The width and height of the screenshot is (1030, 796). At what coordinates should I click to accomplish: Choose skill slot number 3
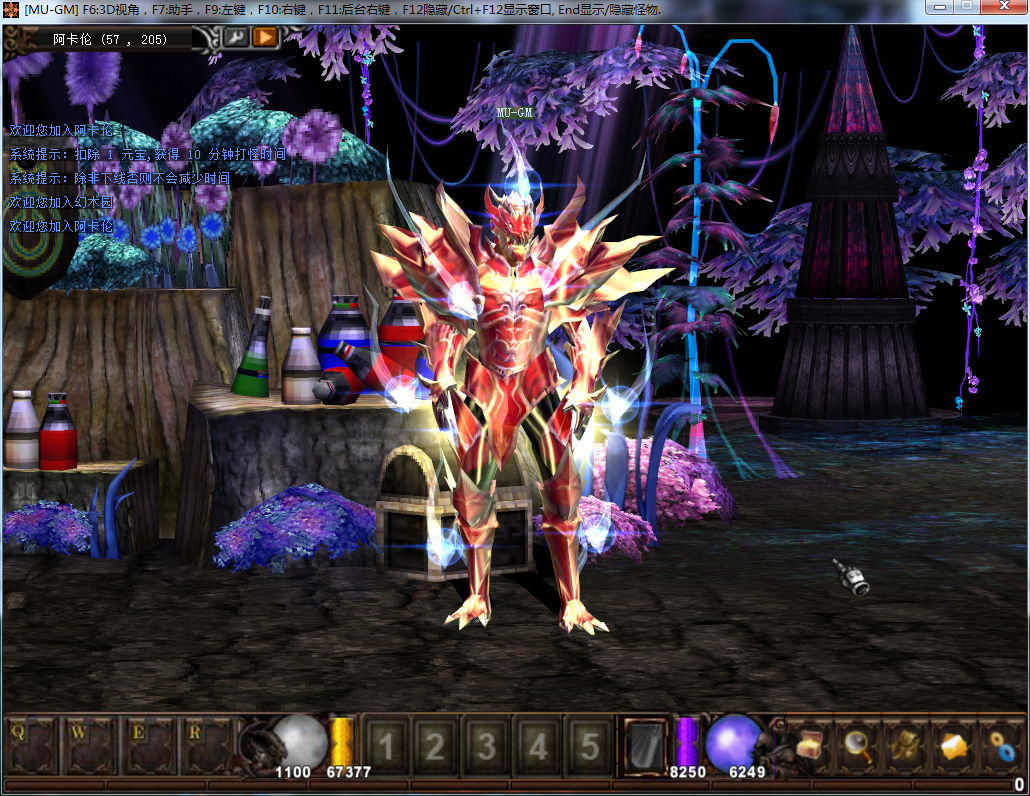487,746
